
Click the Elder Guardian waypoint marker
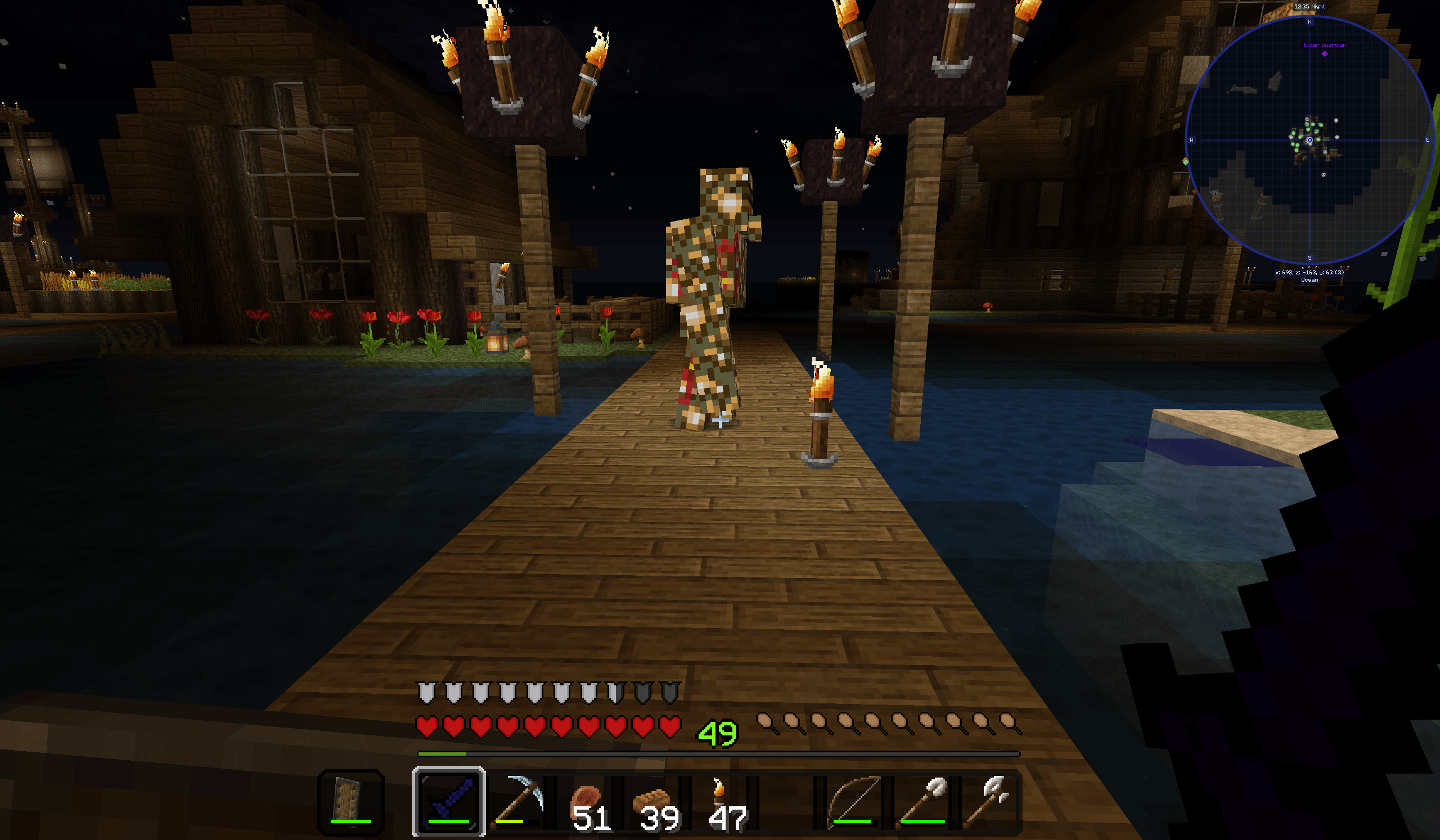point(1325,53)
